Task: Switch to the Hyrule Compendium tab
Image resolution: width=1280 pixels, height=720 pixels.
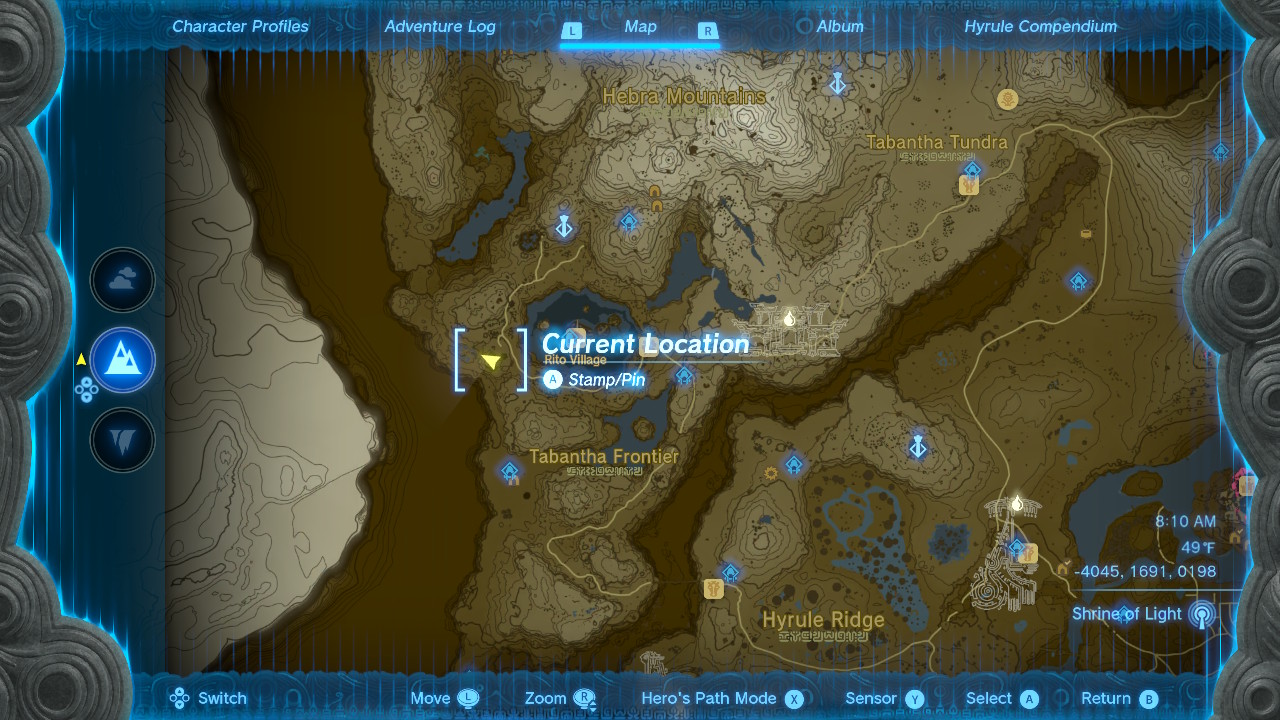Action: tap(1041, 27)
